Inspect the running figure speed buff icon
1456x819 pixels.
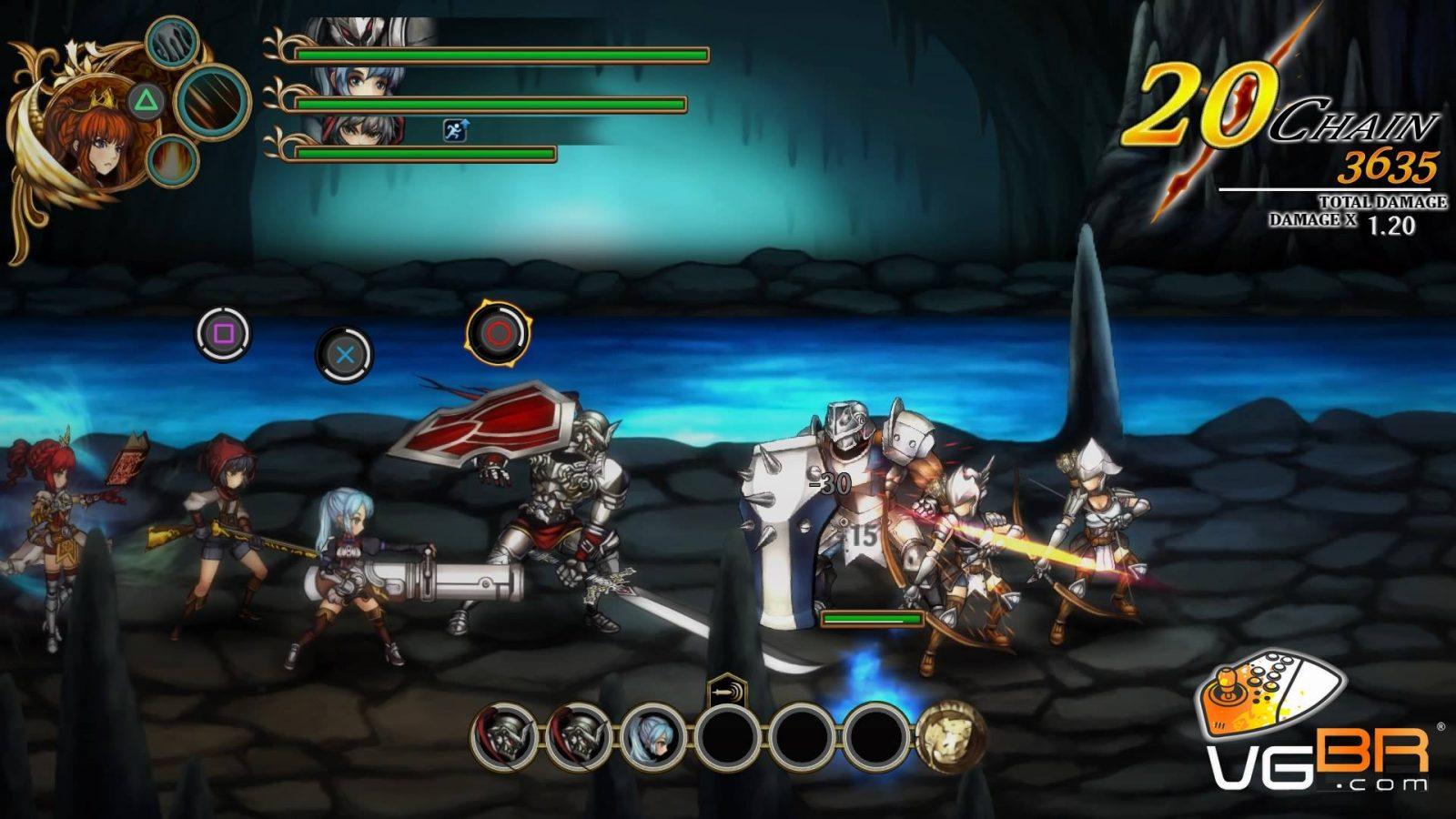[x=455, y=130]
